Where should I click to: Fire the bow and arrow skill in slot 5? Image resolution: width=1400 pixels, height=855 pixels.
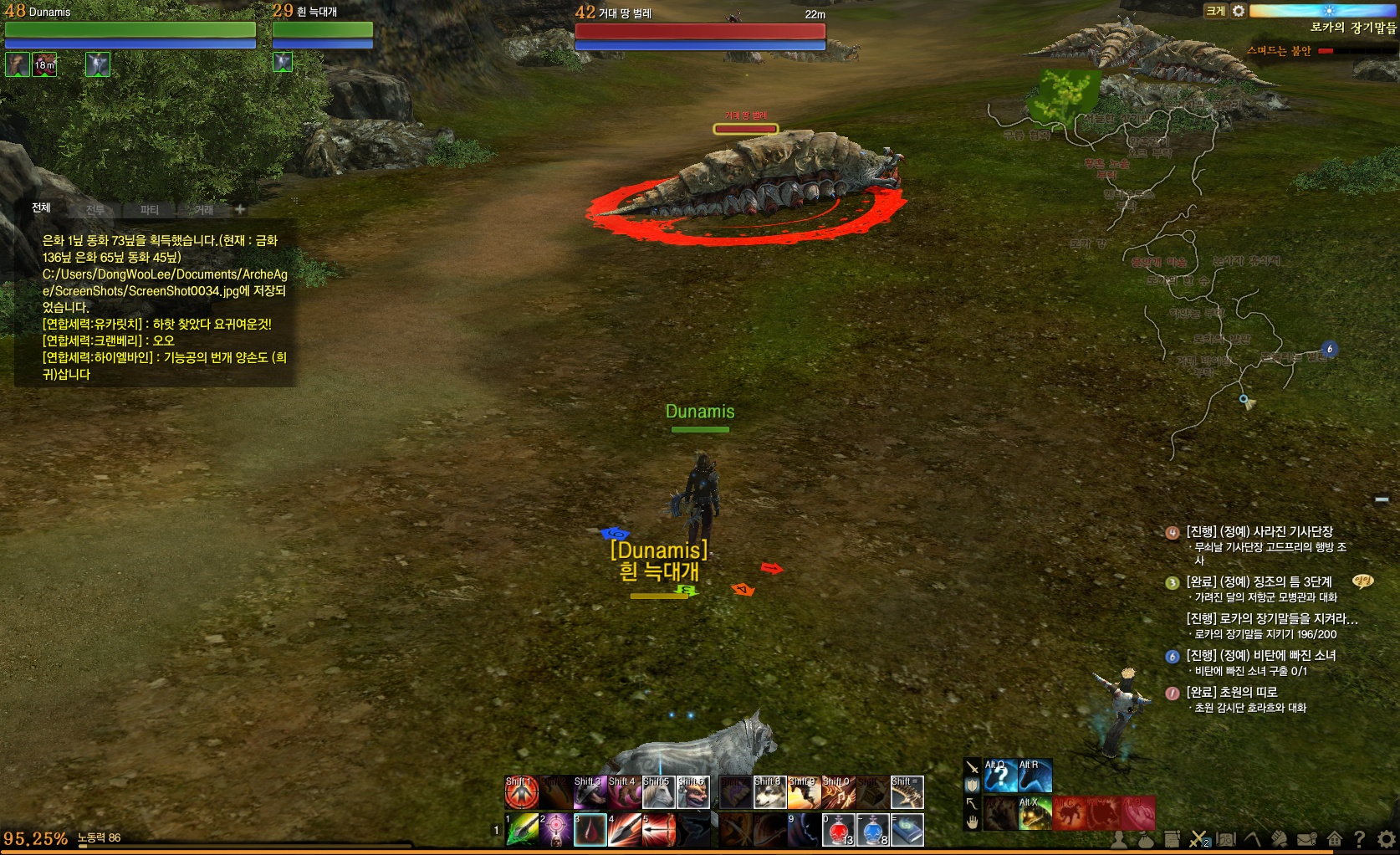pyautogui.click(x=659, y=830)
